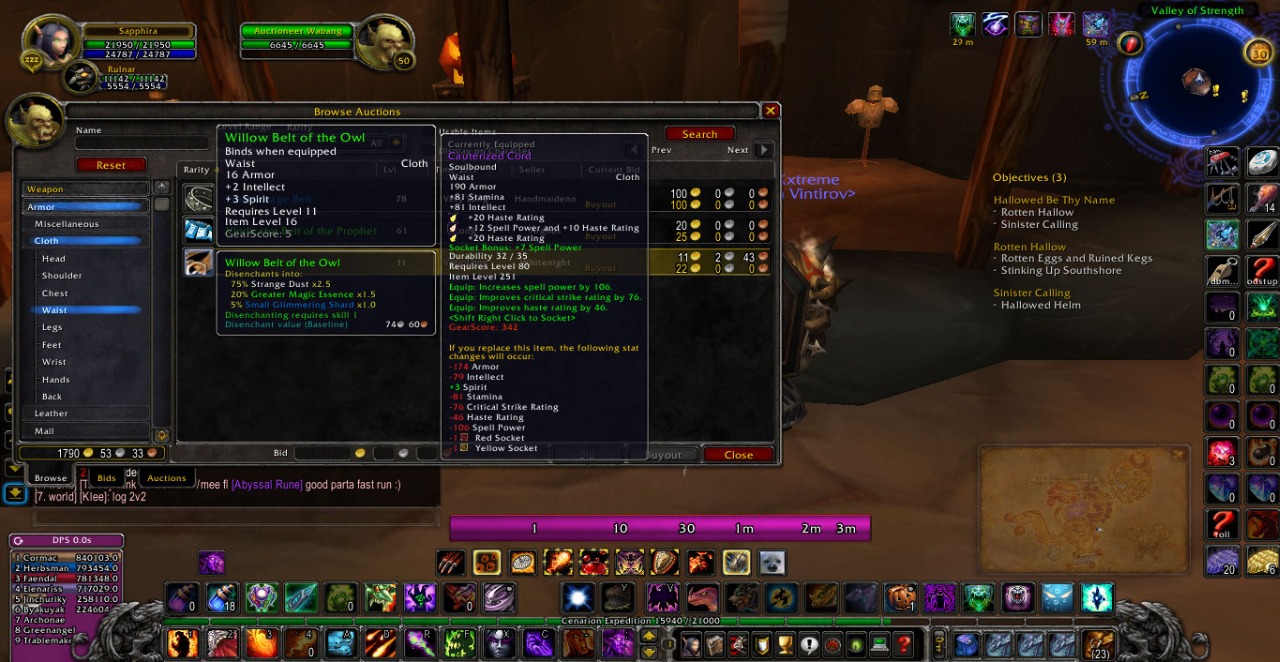1280x662 pixels.
Task: Choose the Shoulder cloth filter
Action: click(62, 276)
